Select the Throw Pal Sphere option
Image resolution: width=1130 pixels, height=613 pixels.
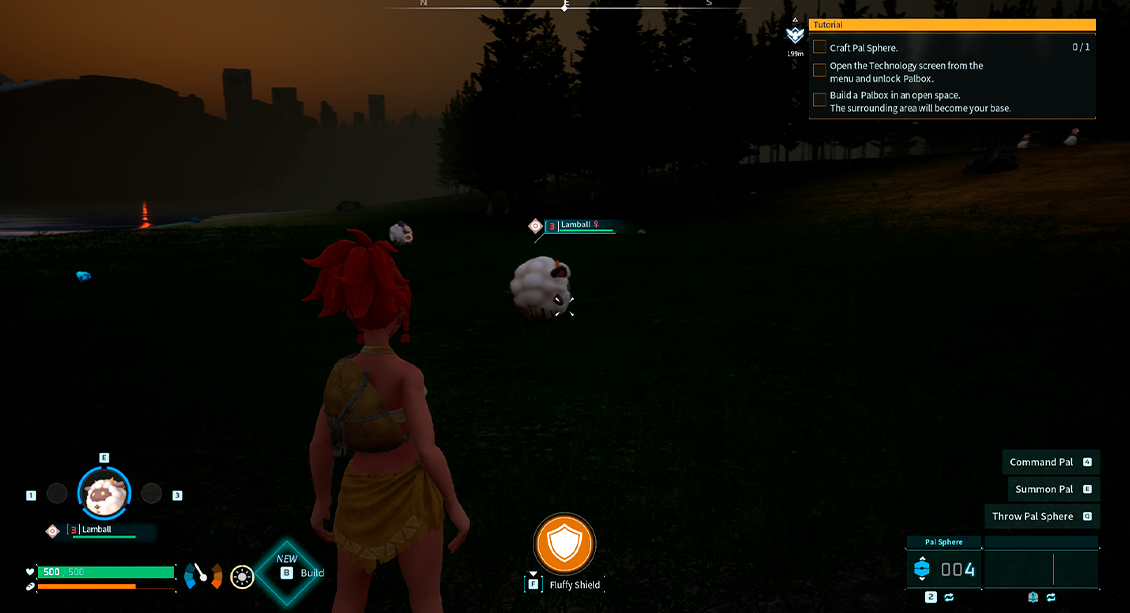click(1045, 516)
